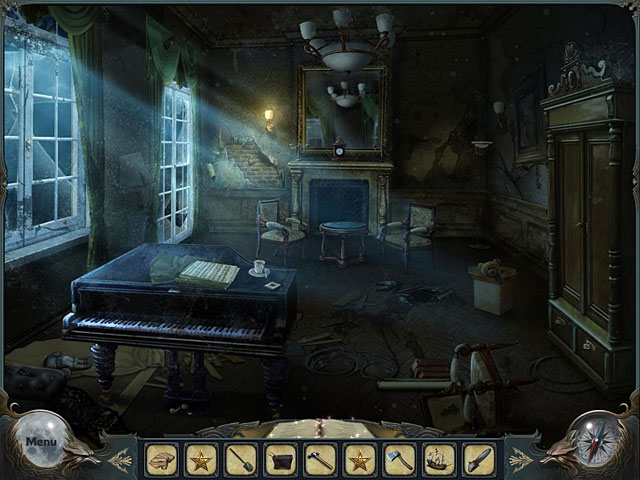Select the last inventory slot's blade tool
Image resolution: width=640 pixels, height=480 pixels.
pos(479,459)
